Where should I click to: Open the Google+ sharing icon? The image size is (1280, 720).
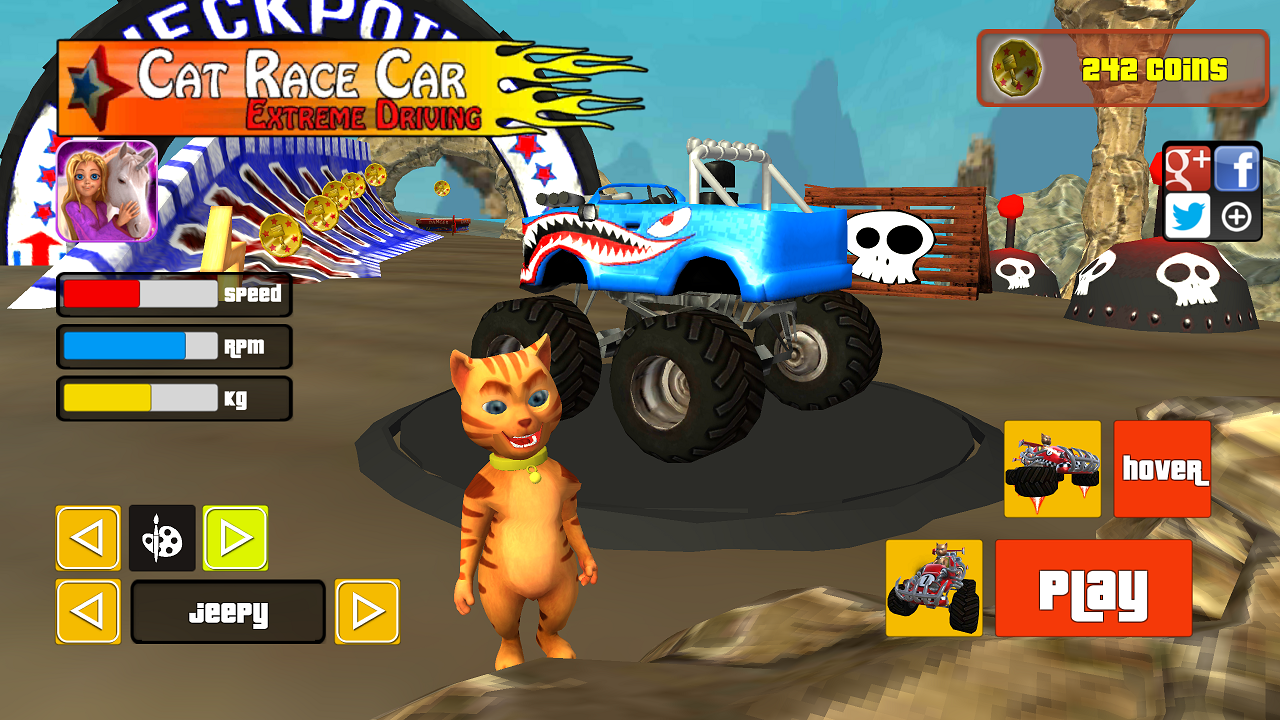pyautogui.click(x=1187, y=169)
